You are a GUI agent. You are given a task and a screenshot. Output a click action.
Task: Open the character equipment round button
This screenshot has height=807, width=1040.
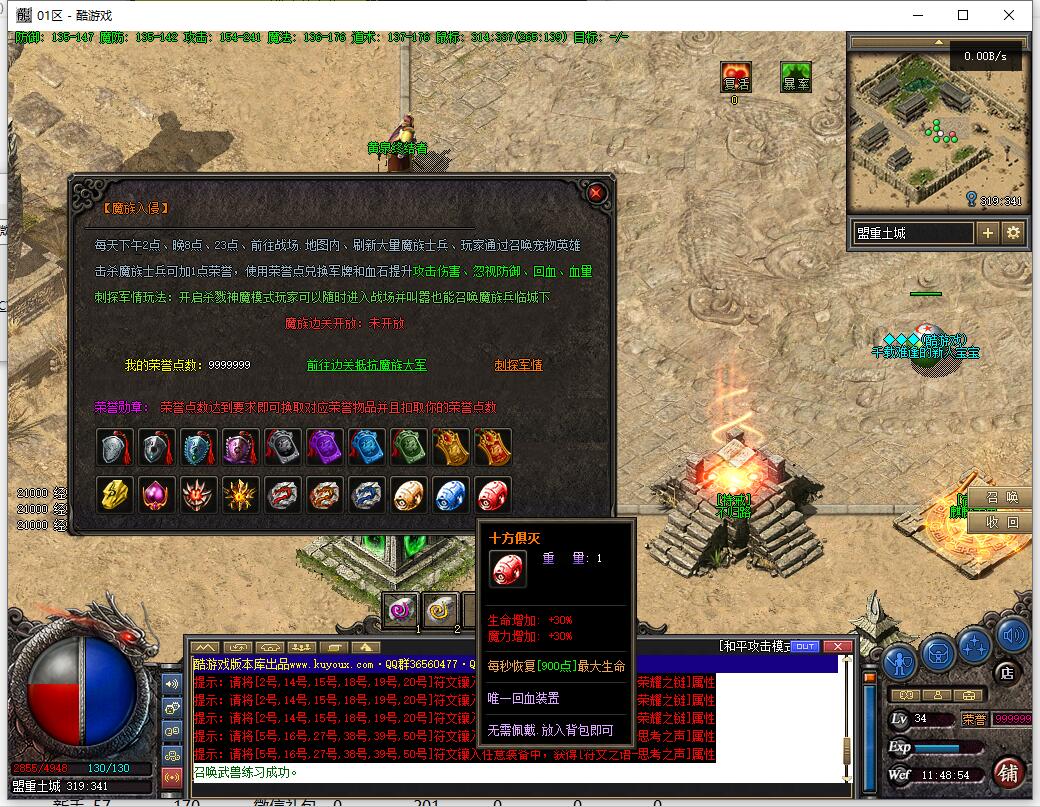[x=900, y=661]
